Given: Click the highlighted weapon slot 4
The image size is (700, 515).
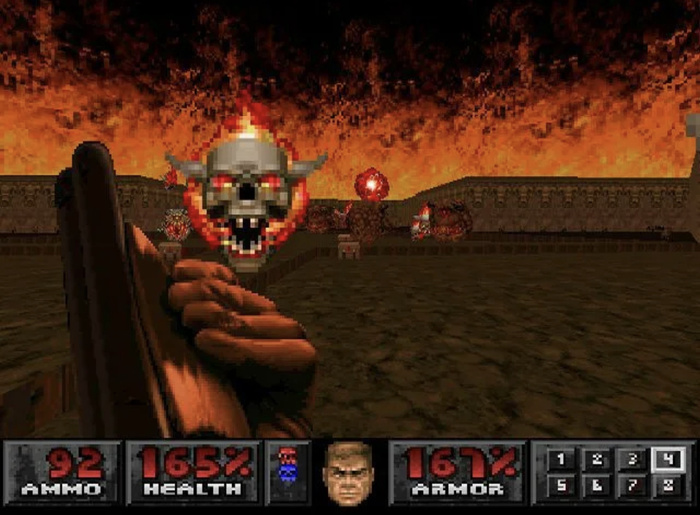Looking at the screenshot, I should (667, 459).
